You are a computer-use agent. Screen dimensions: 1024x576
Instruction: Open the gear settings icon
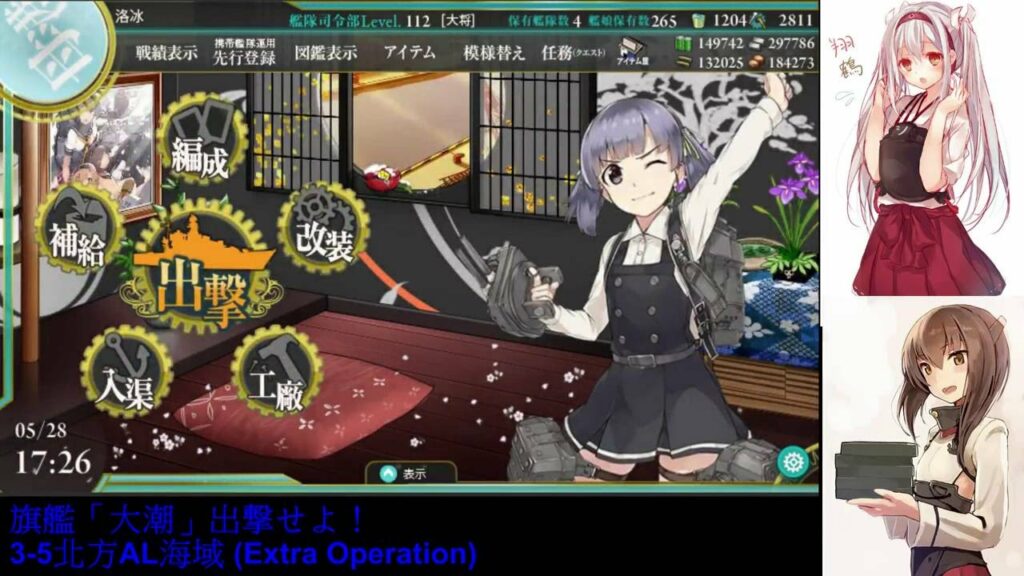(795, 462)
